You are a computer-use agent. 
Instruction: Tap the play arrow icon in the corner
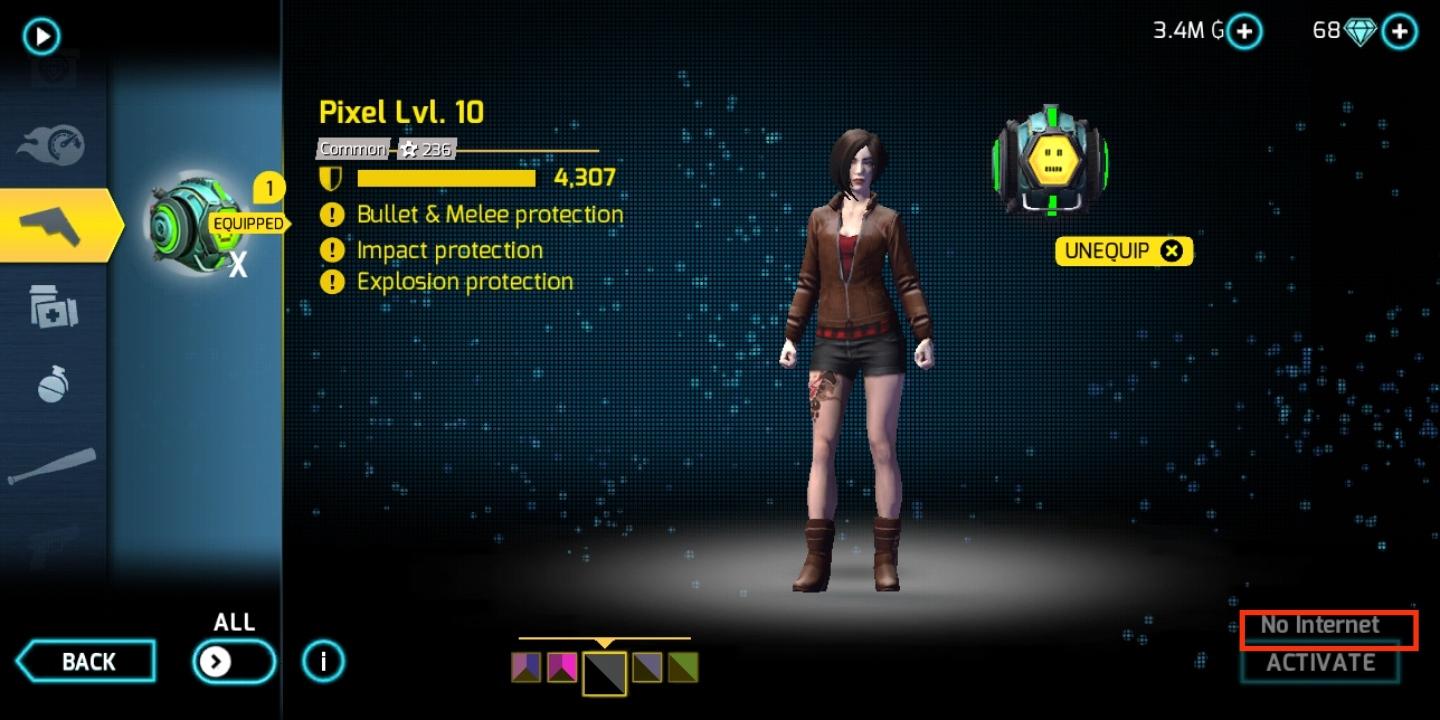tap(42, 37)
